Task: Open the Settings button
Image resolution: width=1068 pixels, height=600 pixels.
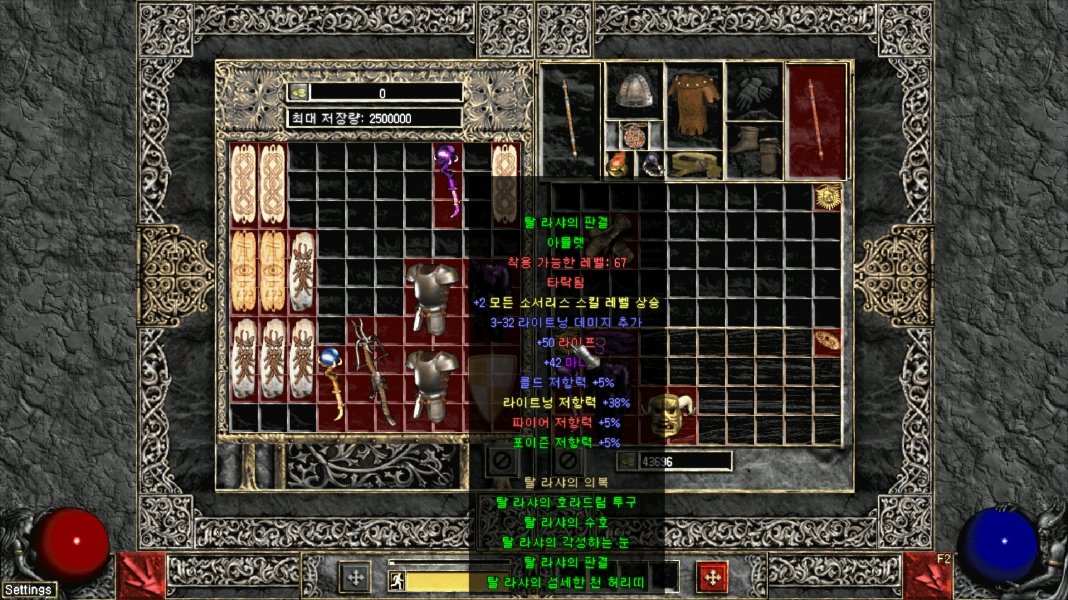Action: (x=28, y=590)
